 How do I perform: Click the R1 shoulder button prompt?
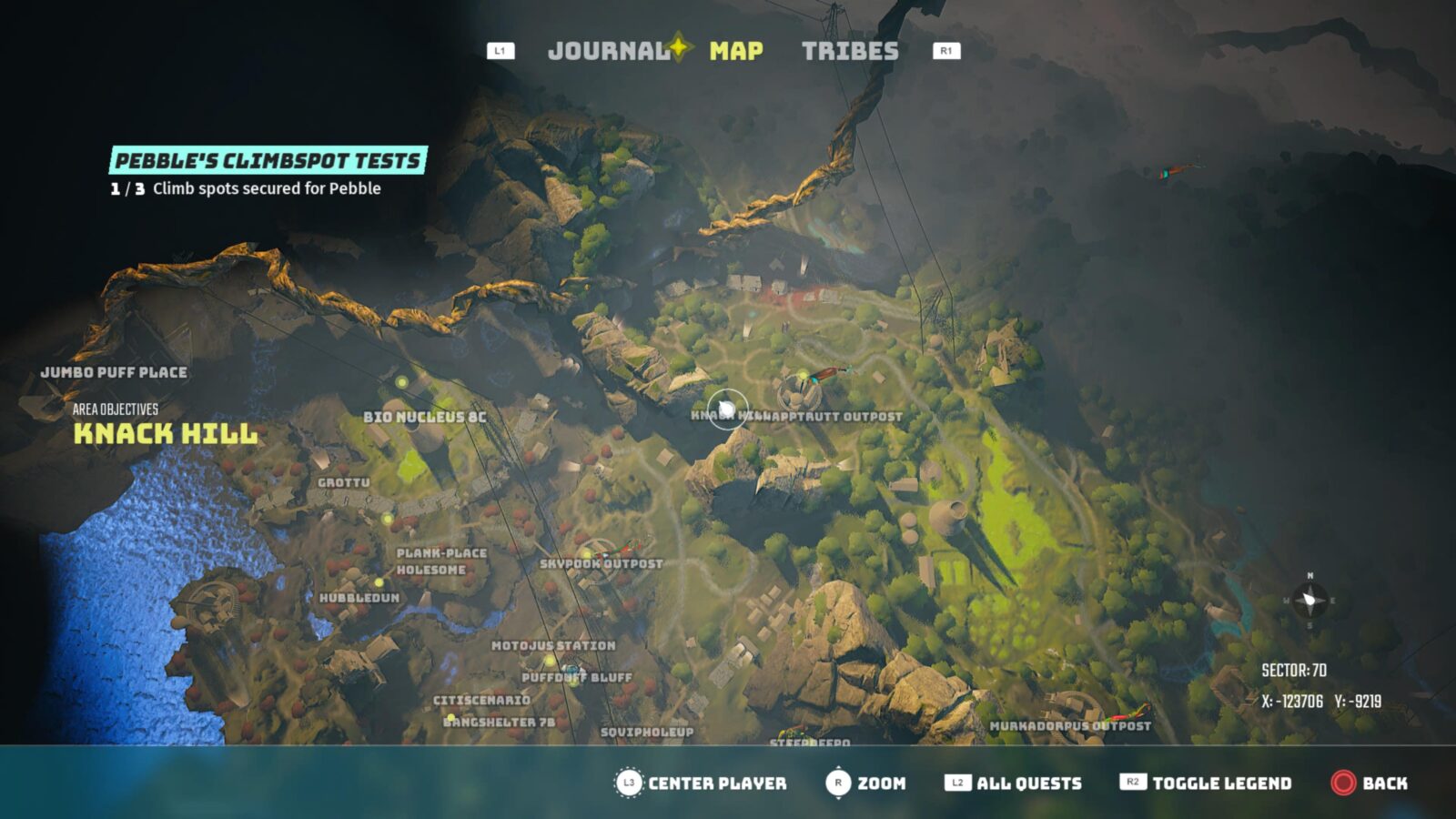945,52
